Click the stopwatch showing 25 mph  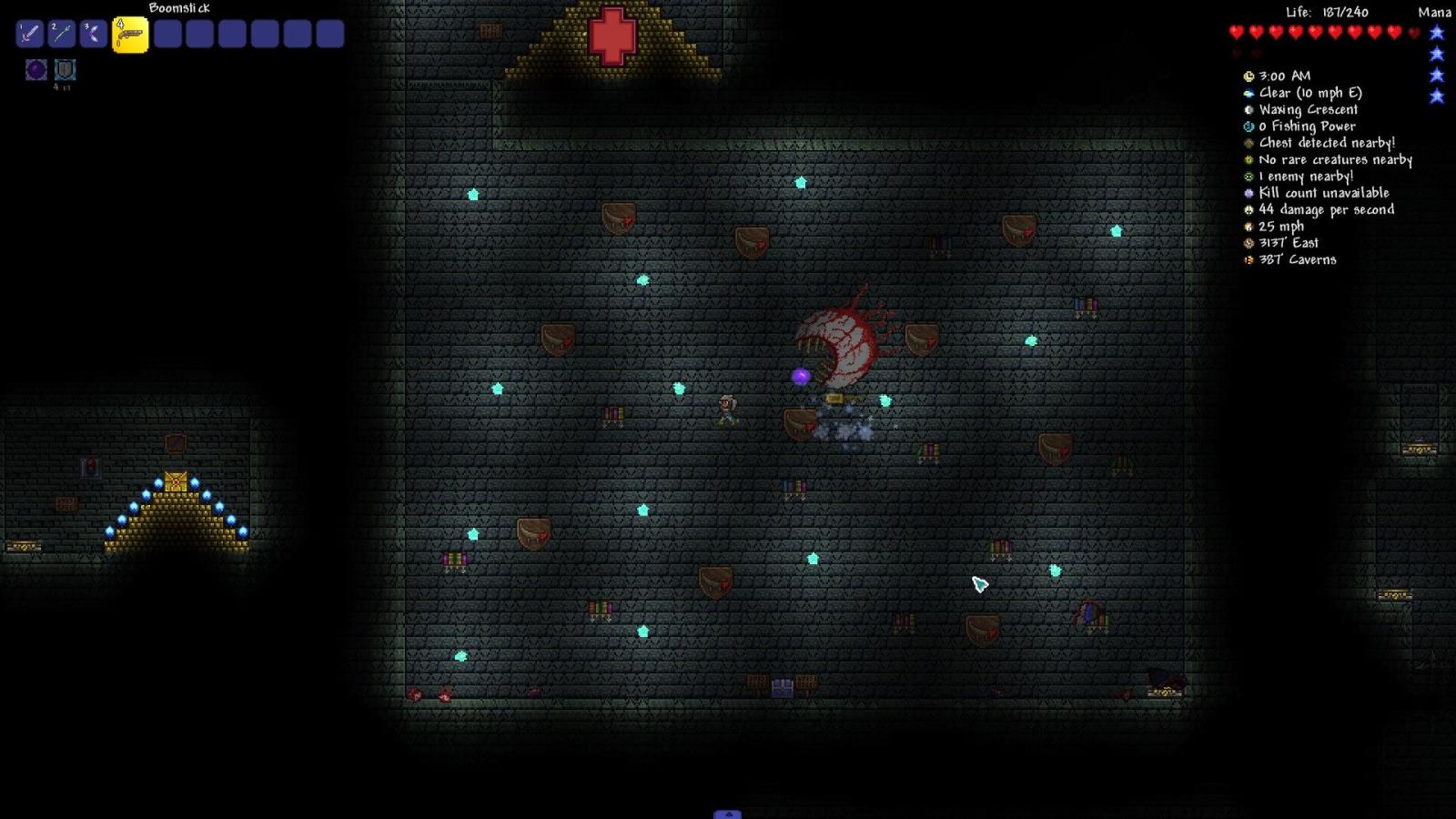point(1249,226)
